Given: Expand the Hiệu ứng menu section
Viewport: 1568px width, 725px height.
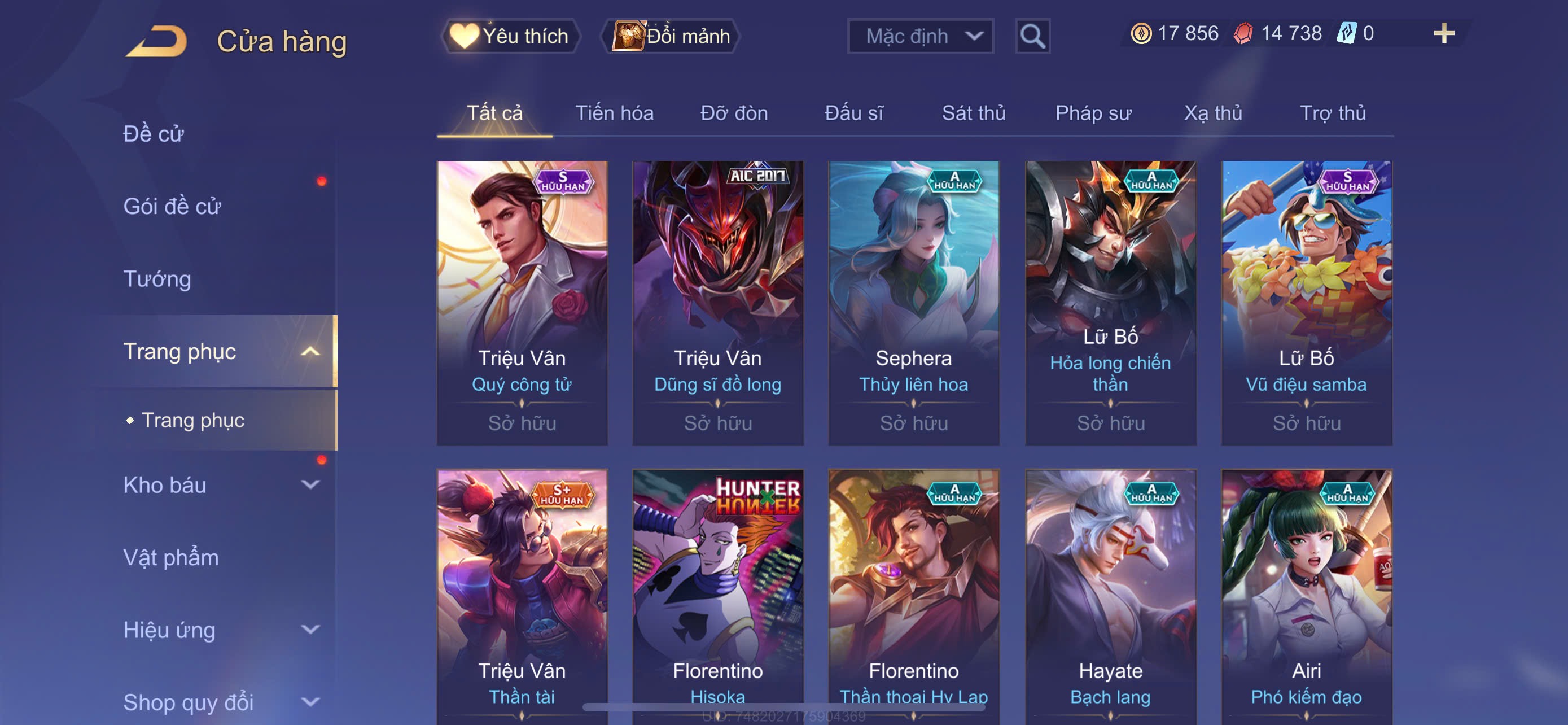Looking at the screenshot, I should click(219, 630).
